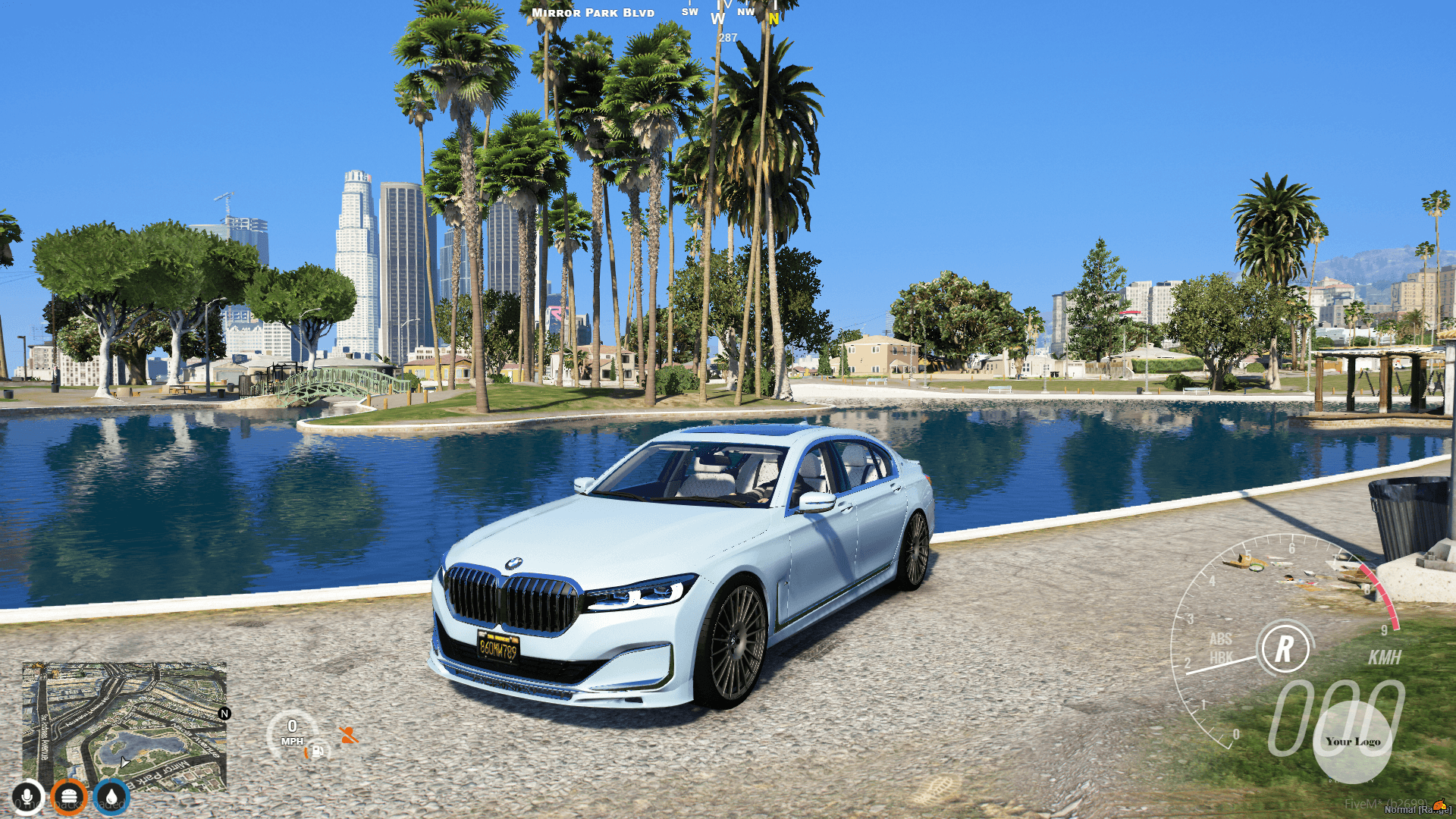
Task: Click the compass heading value 287
Action: tap(727, 36)
